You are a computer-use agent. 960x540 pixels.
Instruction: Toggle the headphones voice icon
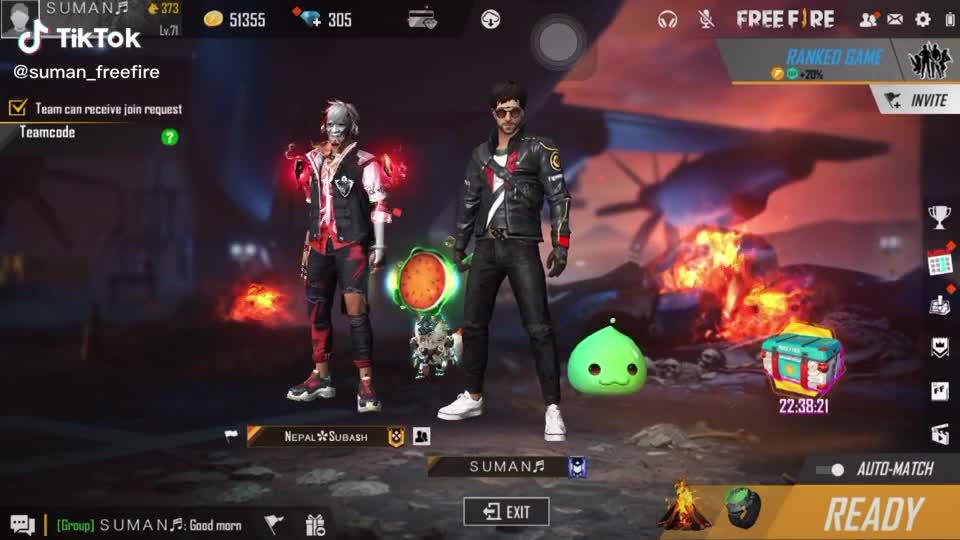tap(667, 19)
